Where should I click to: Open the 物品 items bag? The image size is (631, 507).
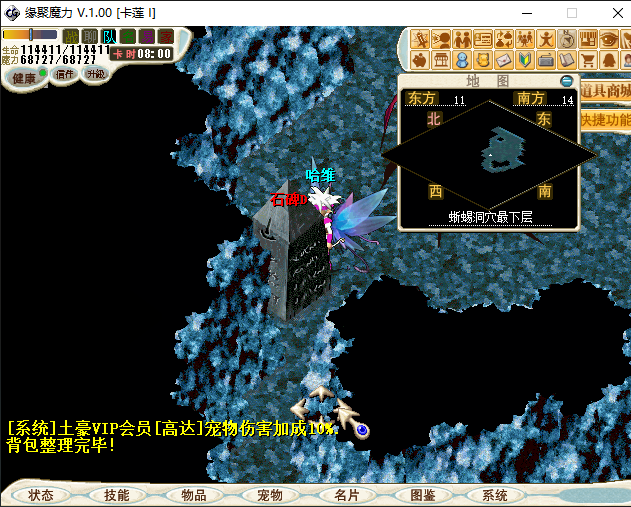tap(193, 495)
